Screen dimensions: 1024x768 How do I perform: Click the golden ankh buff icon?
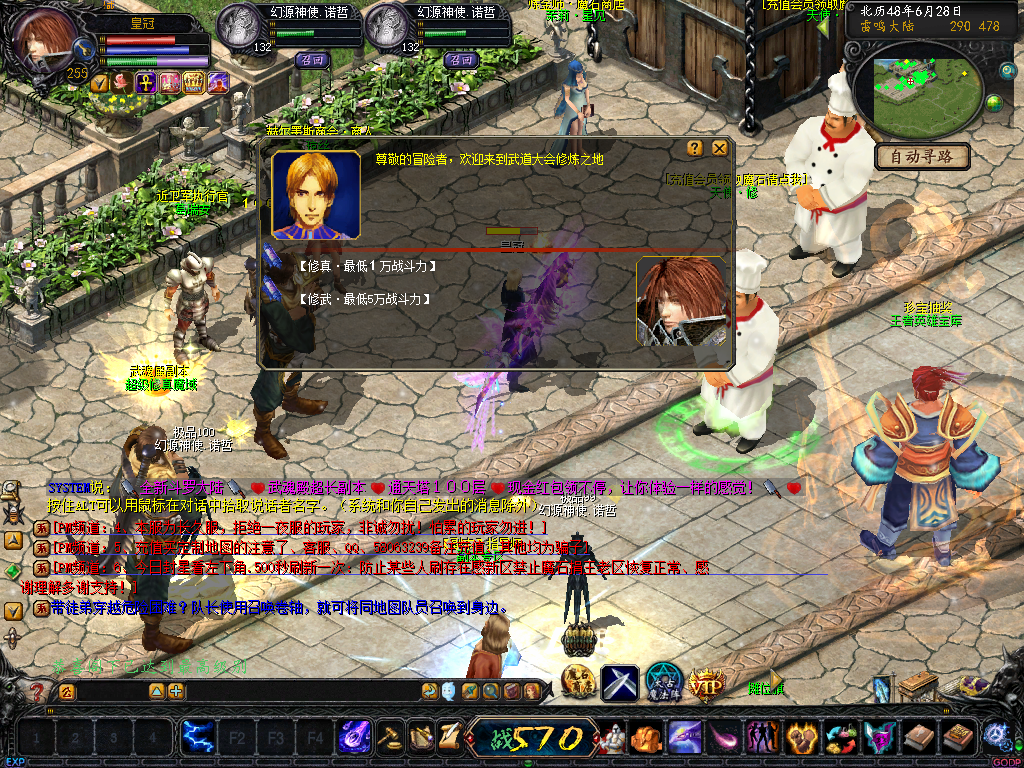146,83
